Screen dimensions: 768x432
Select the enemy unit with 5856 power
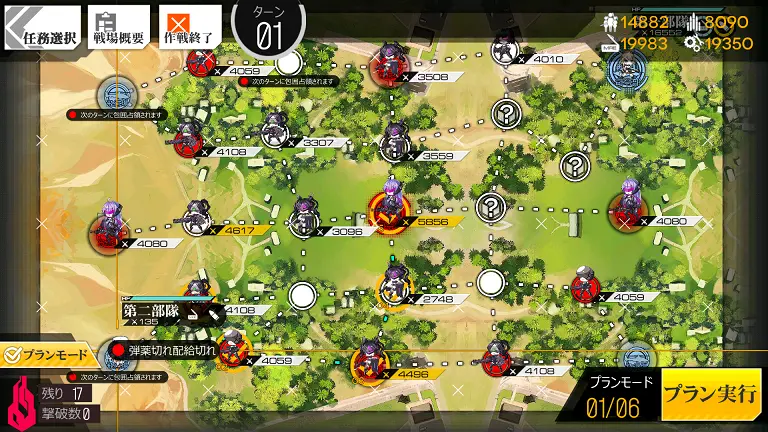coord(389,210)
